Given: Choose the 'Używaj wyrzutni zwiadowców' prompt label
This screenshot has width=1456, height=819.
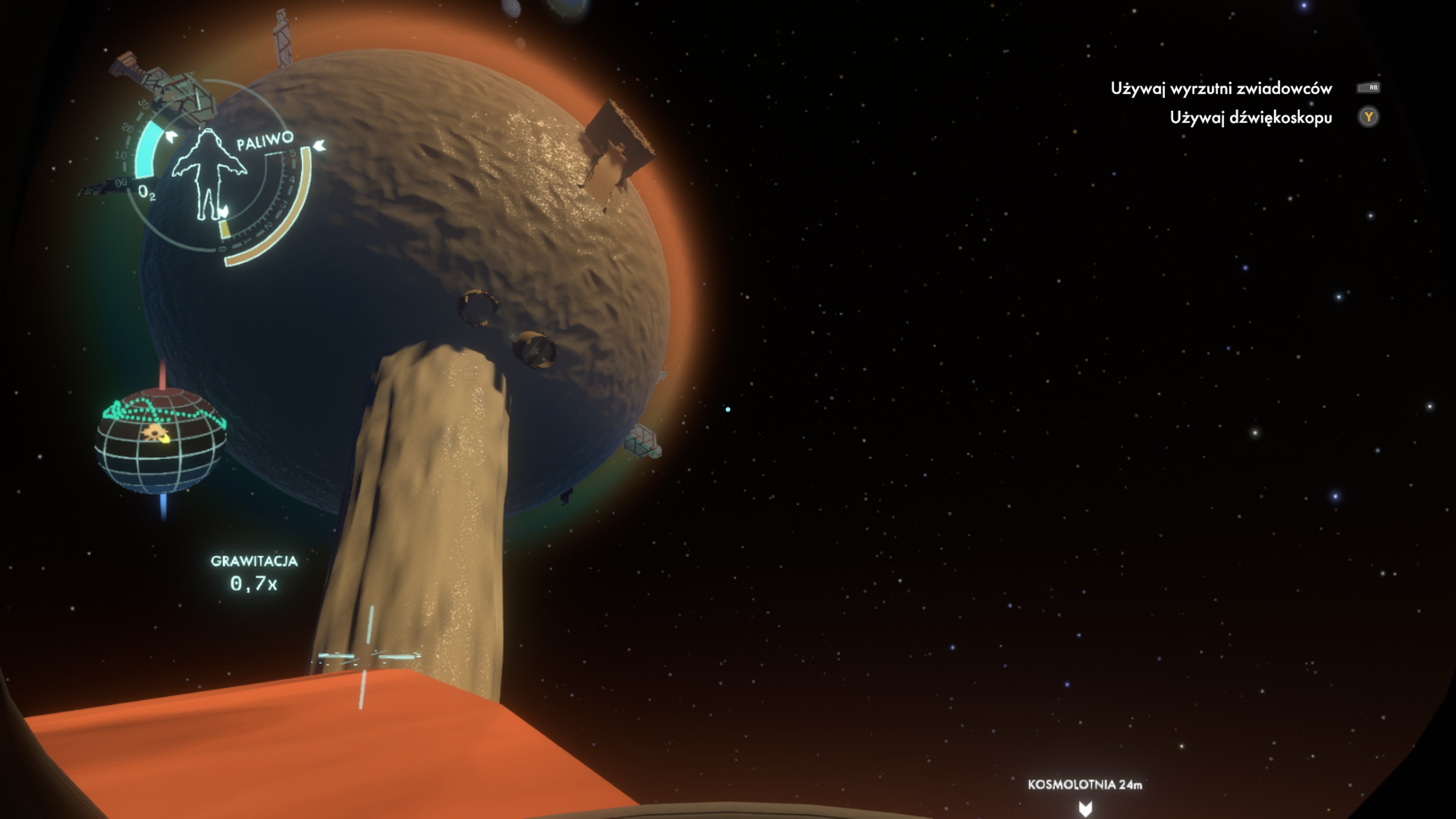Looking at the screenshot, I should (1221, 89).
